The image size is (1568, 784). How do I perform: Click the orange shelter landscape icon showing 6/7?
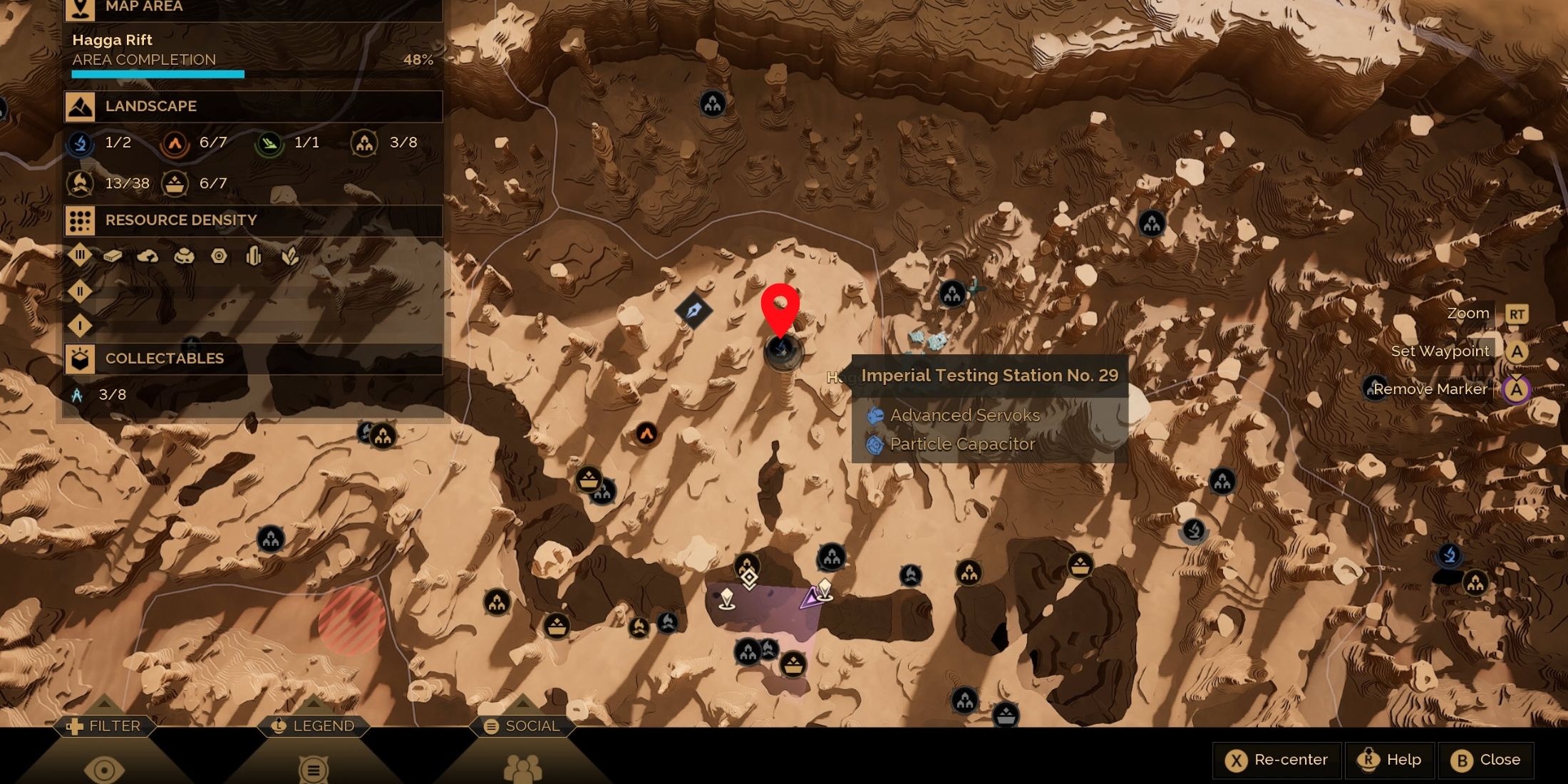click(x=175, y=142)
